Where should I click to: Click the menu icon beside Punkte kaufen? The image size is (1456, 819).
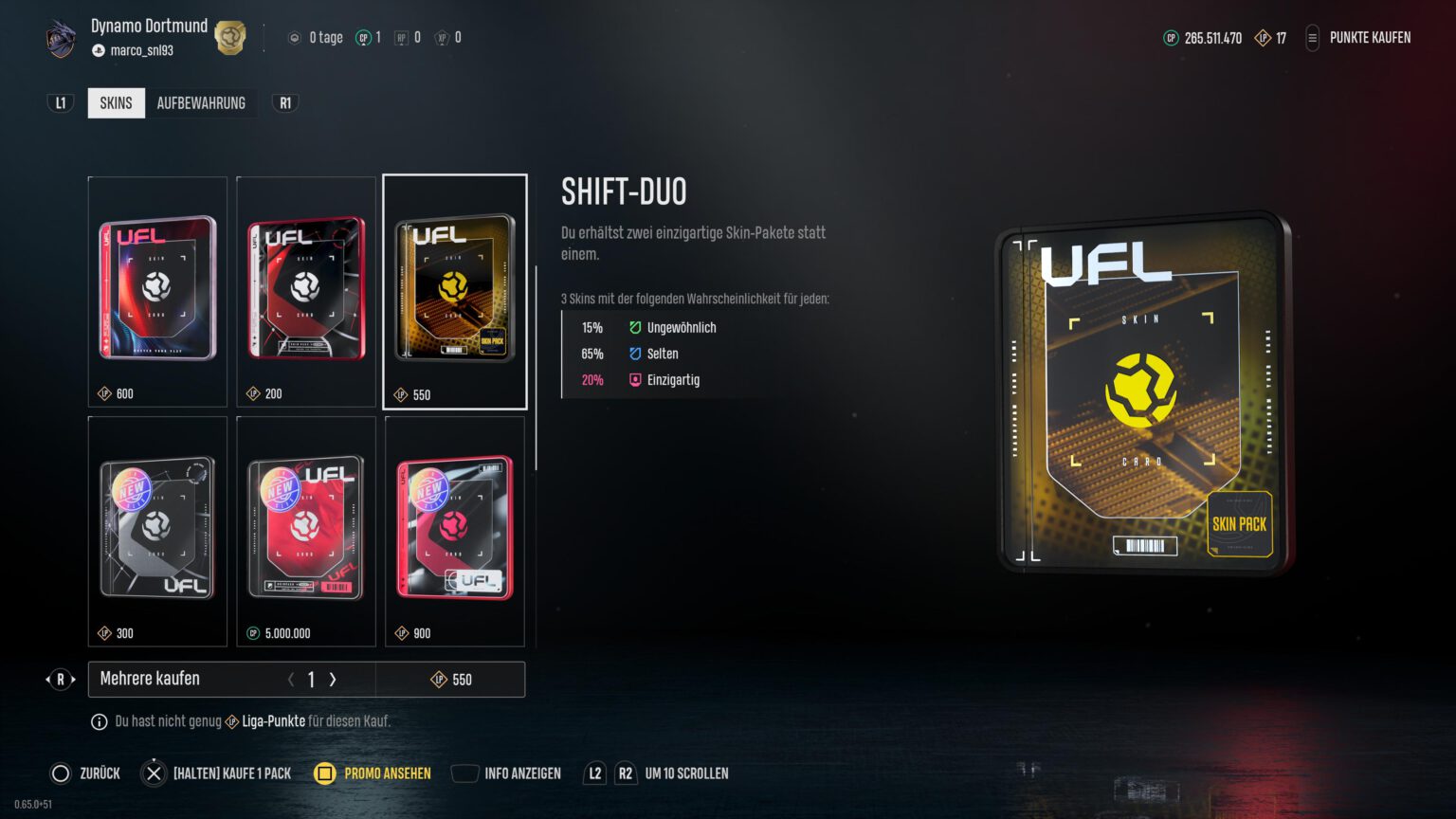coord(1313,38)
